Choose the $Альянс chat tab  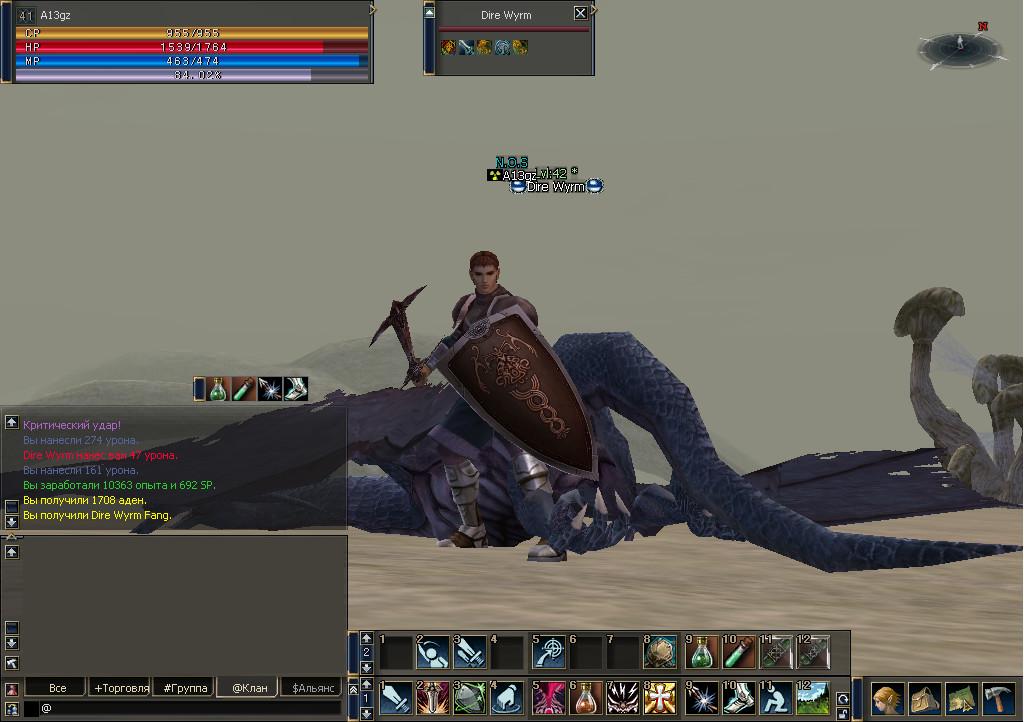point(311,688)
